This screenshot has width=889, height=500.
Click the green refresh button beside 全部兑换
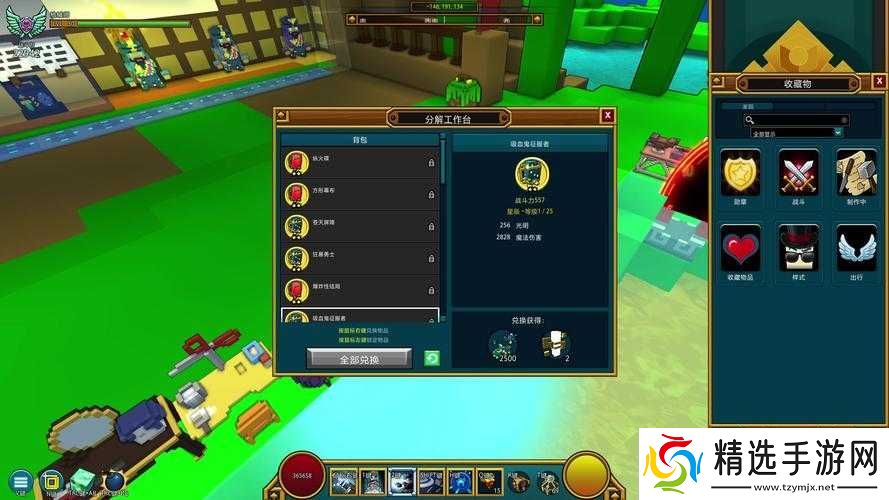point(431,358)
